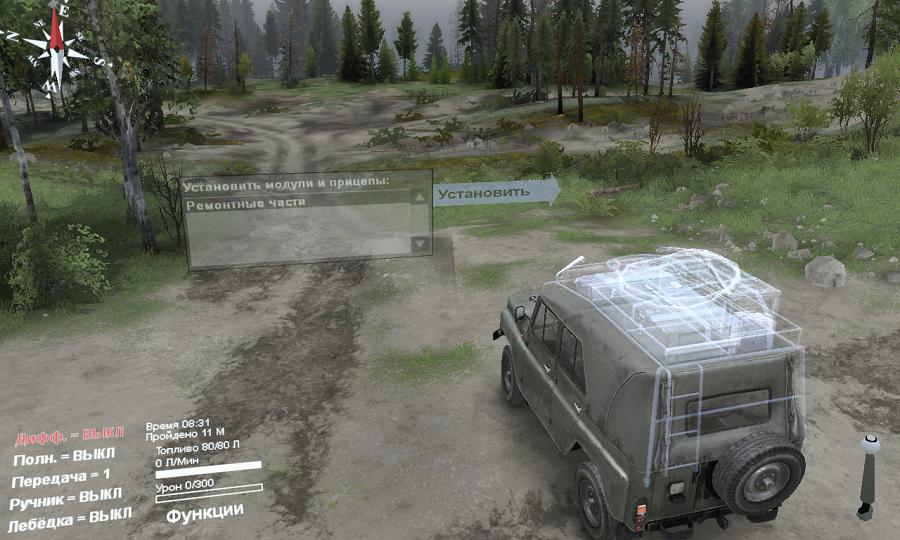This screenshot has width=900, height=540.
Task: Click the module list's down arrow
Action: 420,245
